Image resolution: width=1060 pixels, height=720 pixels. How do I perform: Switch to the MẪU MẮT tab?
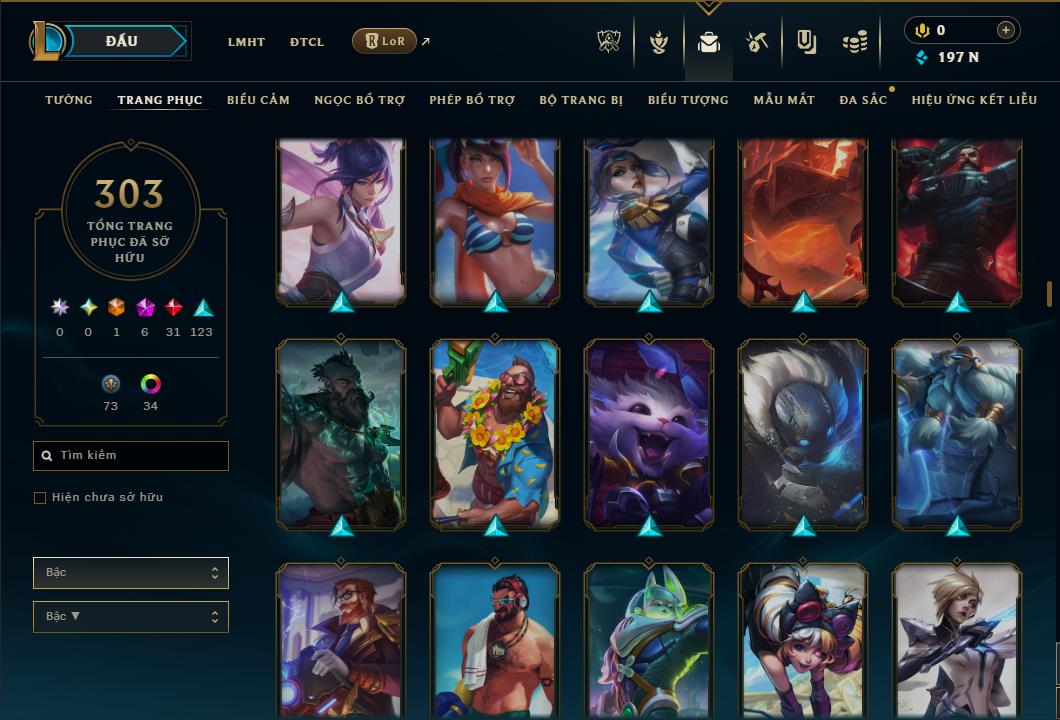[x=784, y=100]
